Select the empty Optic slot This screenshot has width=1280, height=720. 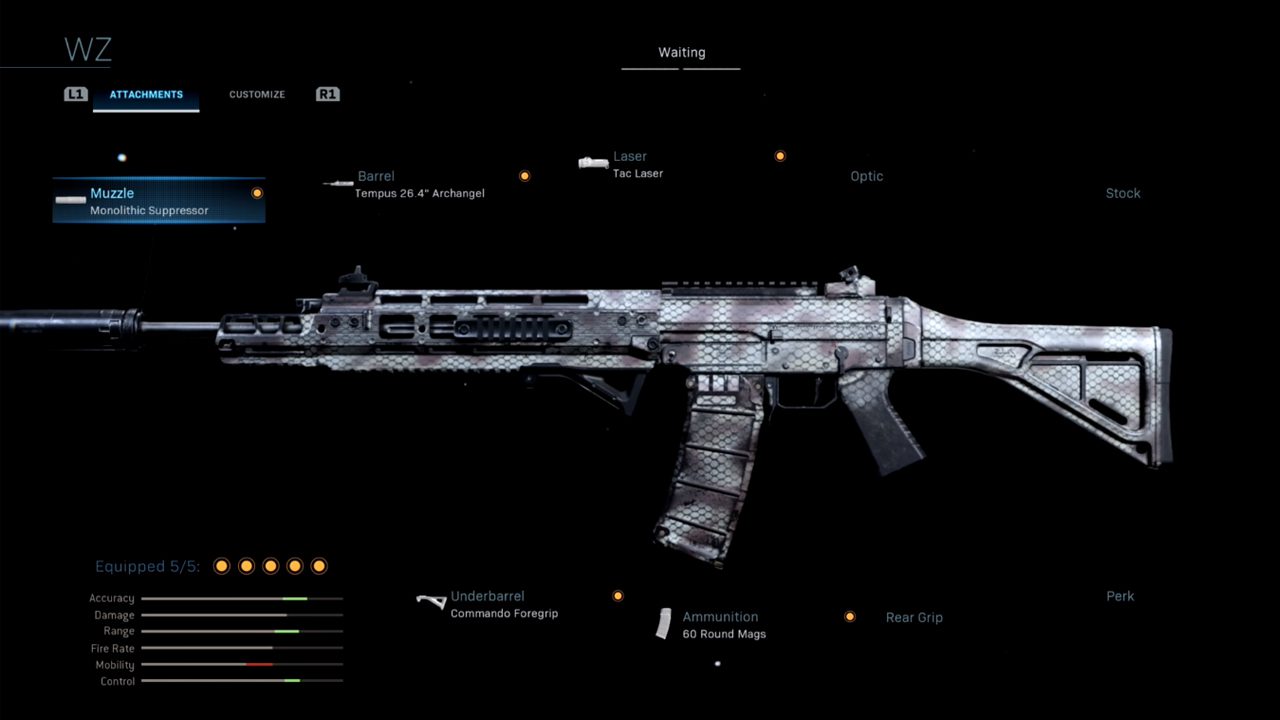[x=866, y=177]
